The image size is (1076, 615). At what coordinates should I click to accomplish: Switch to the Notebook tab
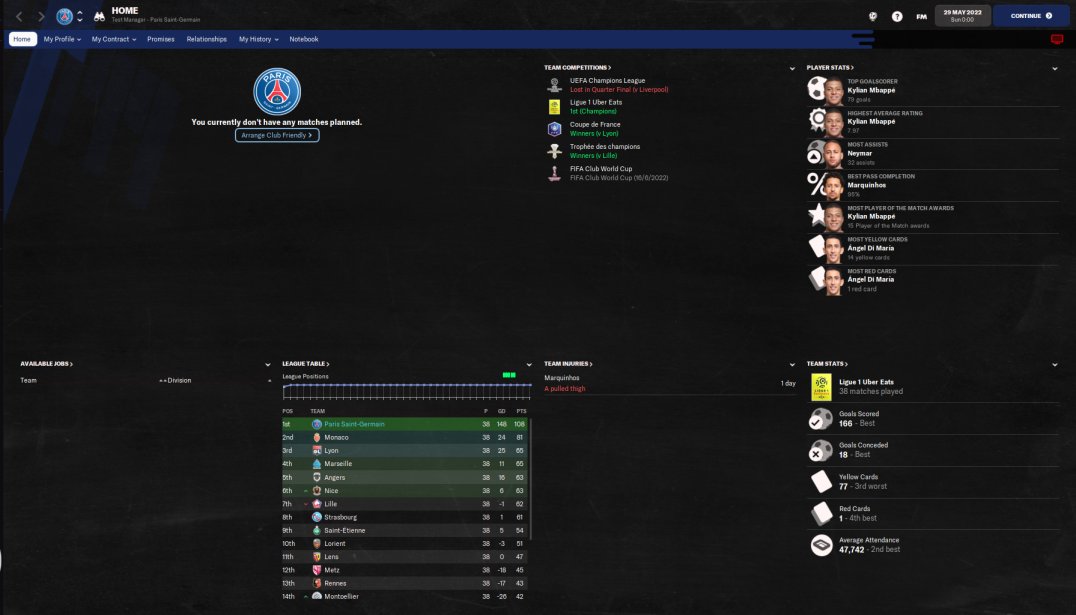304,39
